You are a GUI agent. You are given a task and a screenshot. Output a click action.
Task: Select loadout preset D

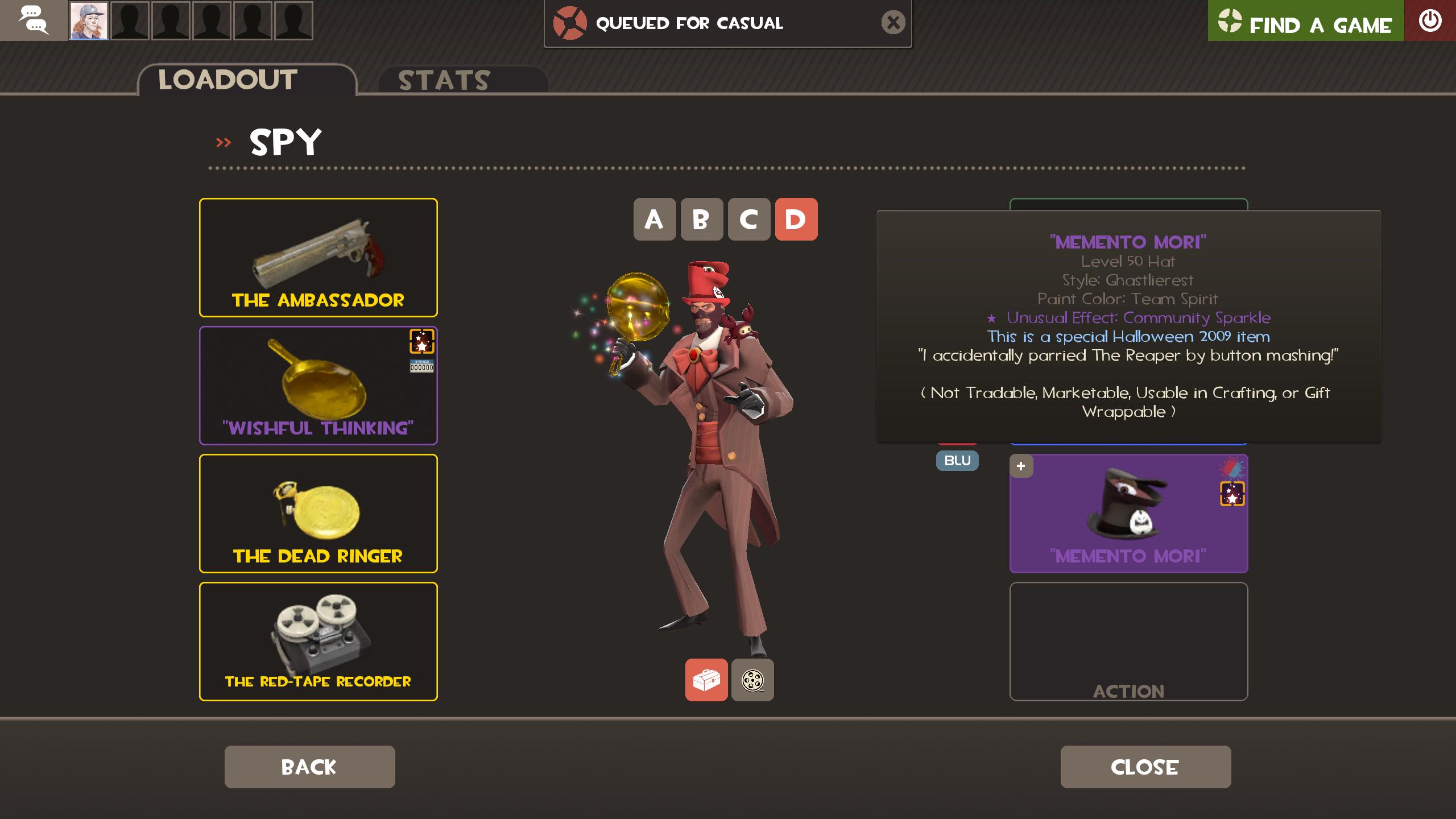point(796,220)
